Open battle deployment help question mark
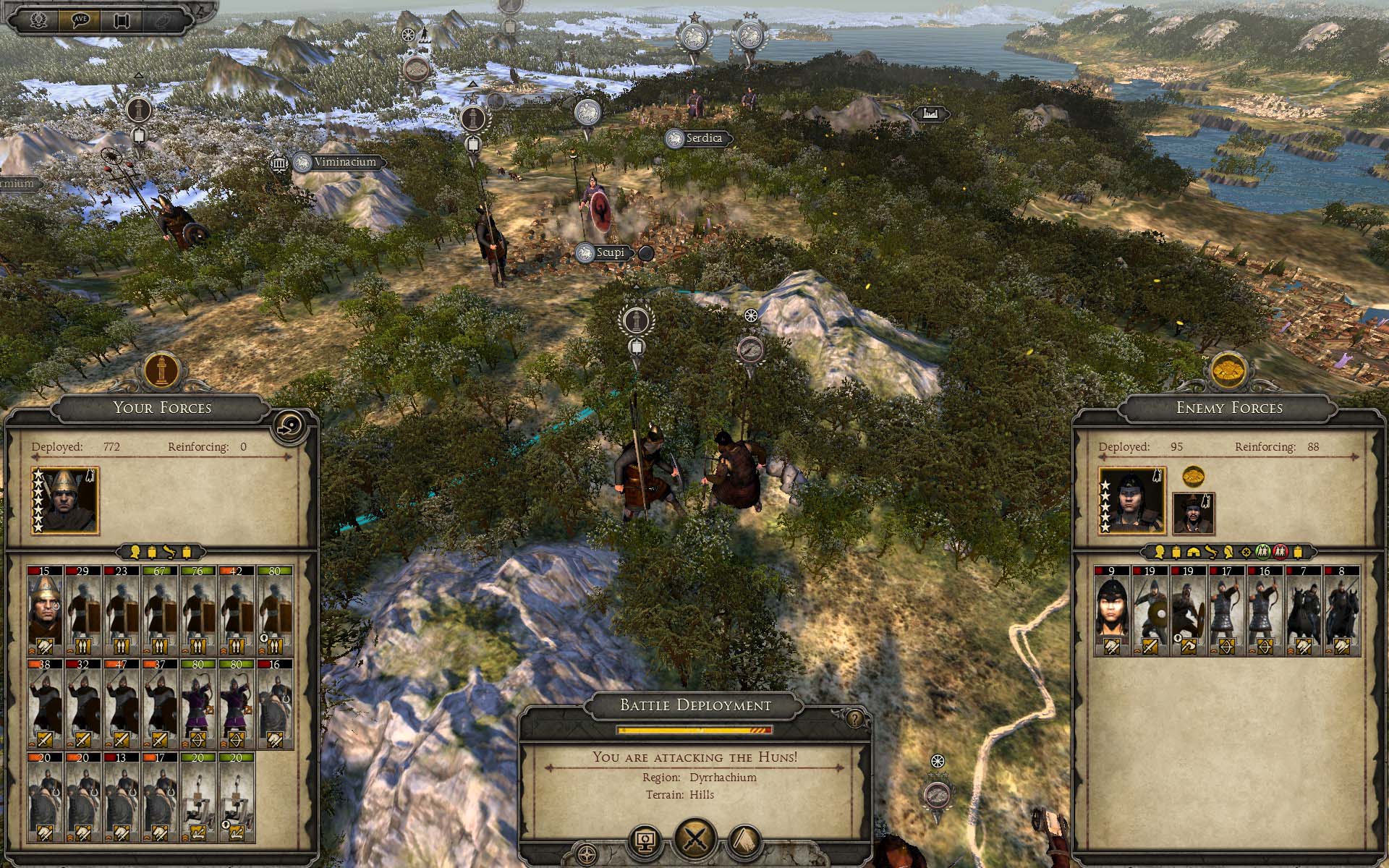 (855, 719)
